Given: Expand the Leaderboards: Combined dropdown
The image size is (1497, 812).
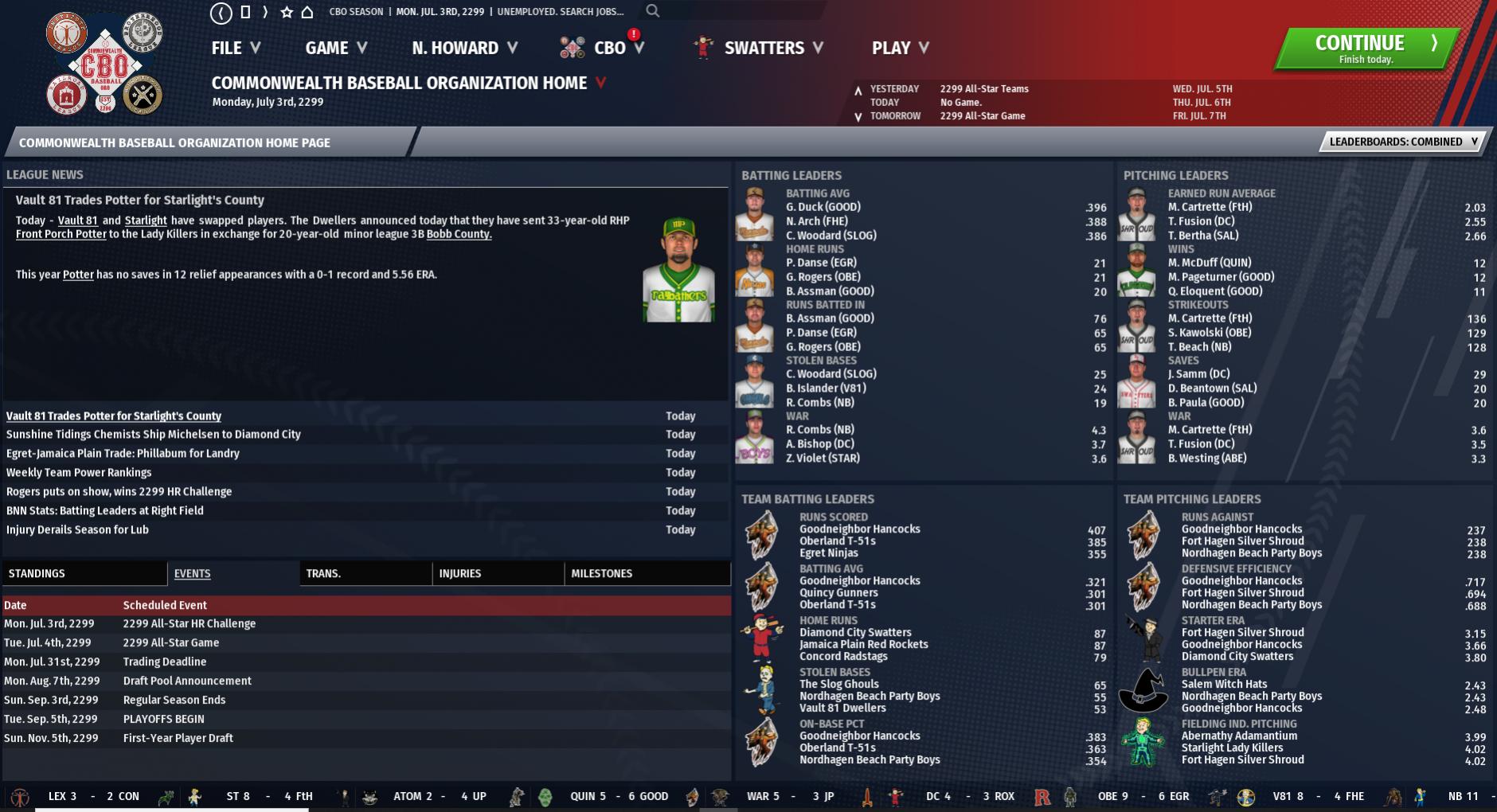Looking at the screenshot, I should coord(1403,142).
